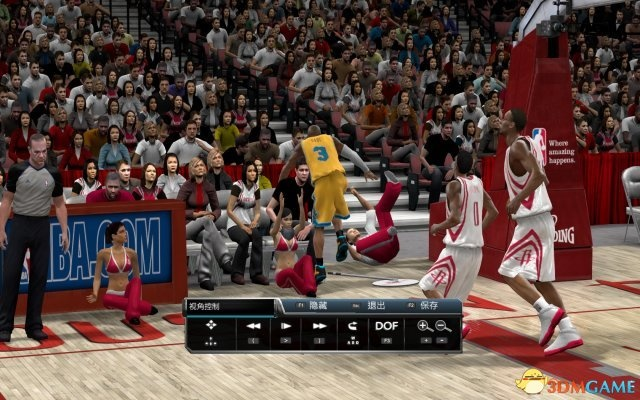Zoom out with the minus magnifier
The height and width of the screenshot is (400, 640).
tap(442, 326)
